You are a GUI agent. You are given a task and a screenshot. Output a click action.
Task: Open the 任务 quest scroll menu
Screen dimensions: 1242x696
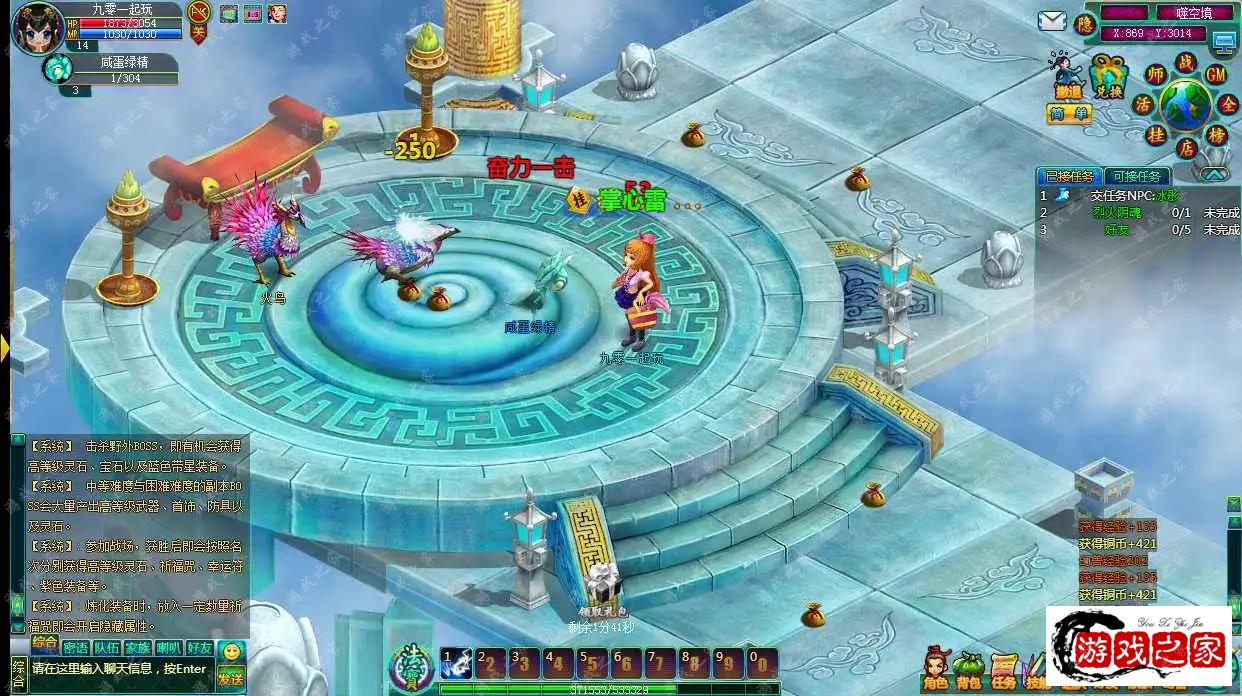1003,667
